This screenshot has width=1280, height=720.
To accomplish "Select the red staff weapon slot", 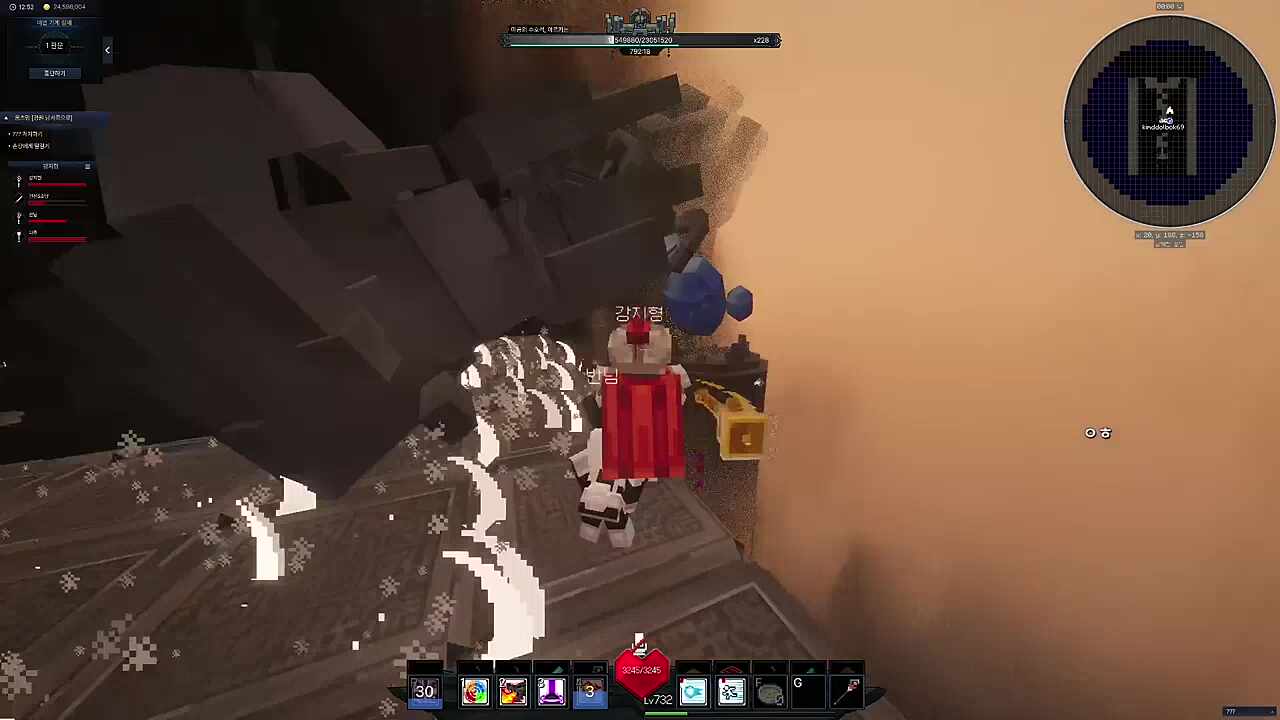I will pos(850,690).
